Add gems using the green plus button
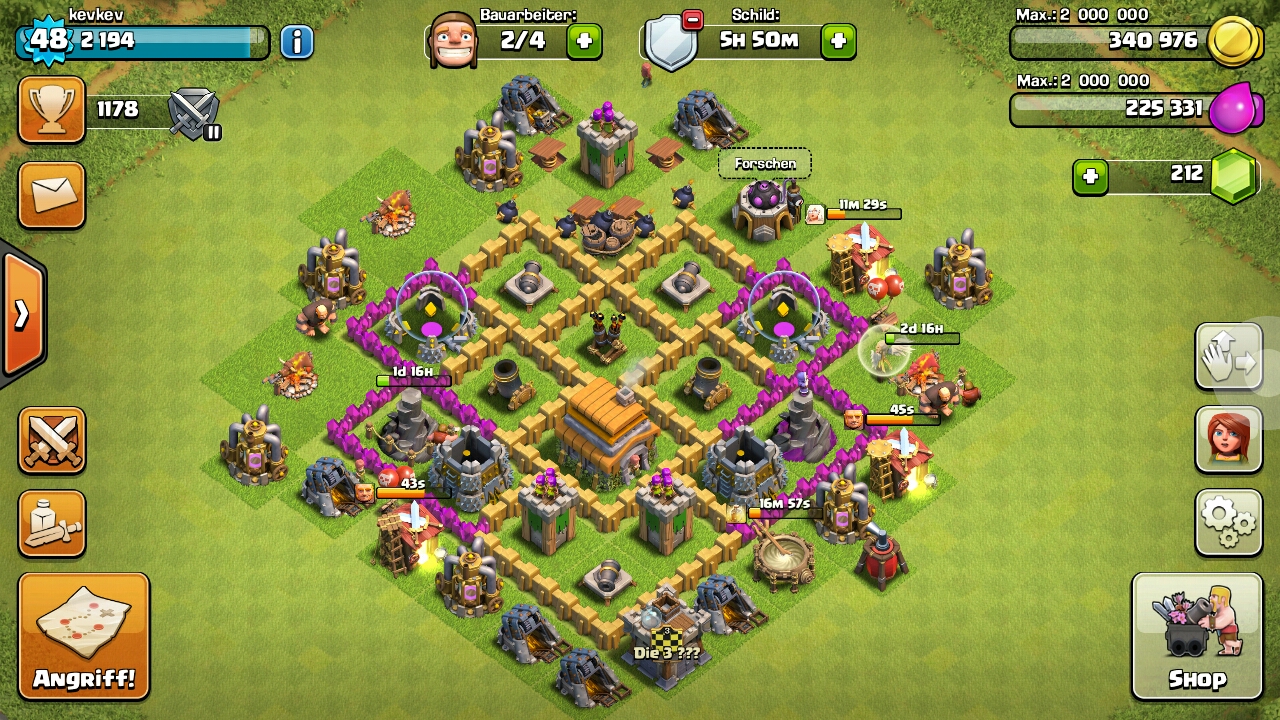This screenshot has height=720, width=1280. (x=1090, y=177)
